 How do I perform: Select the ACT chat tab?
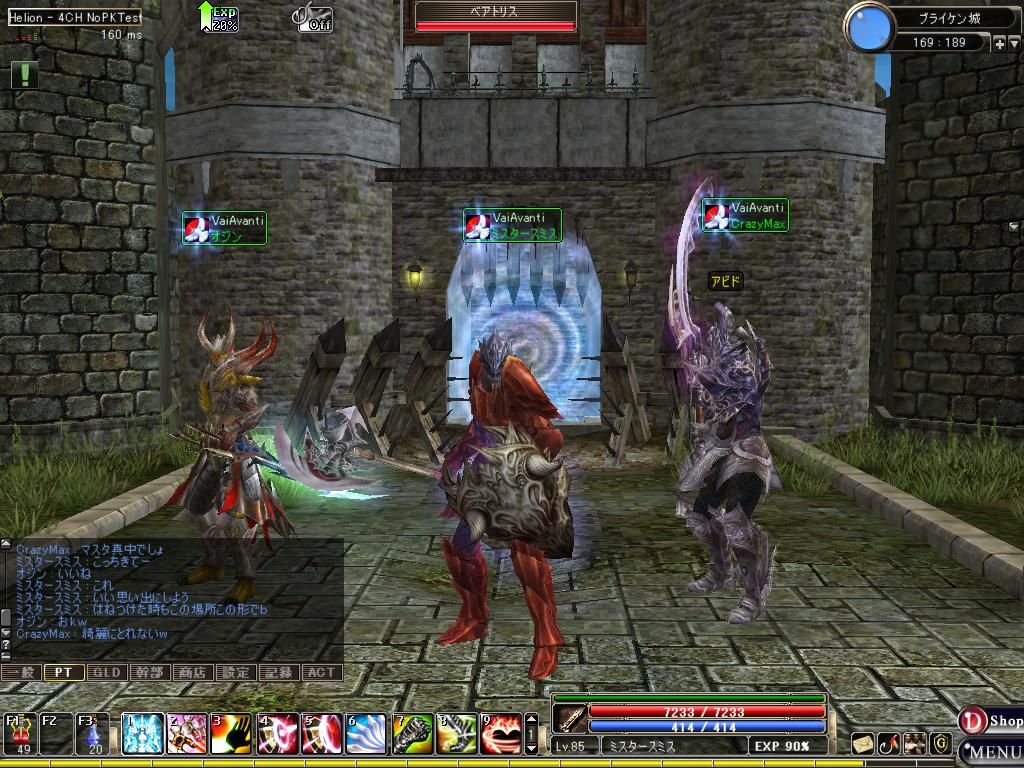[321, 673]
